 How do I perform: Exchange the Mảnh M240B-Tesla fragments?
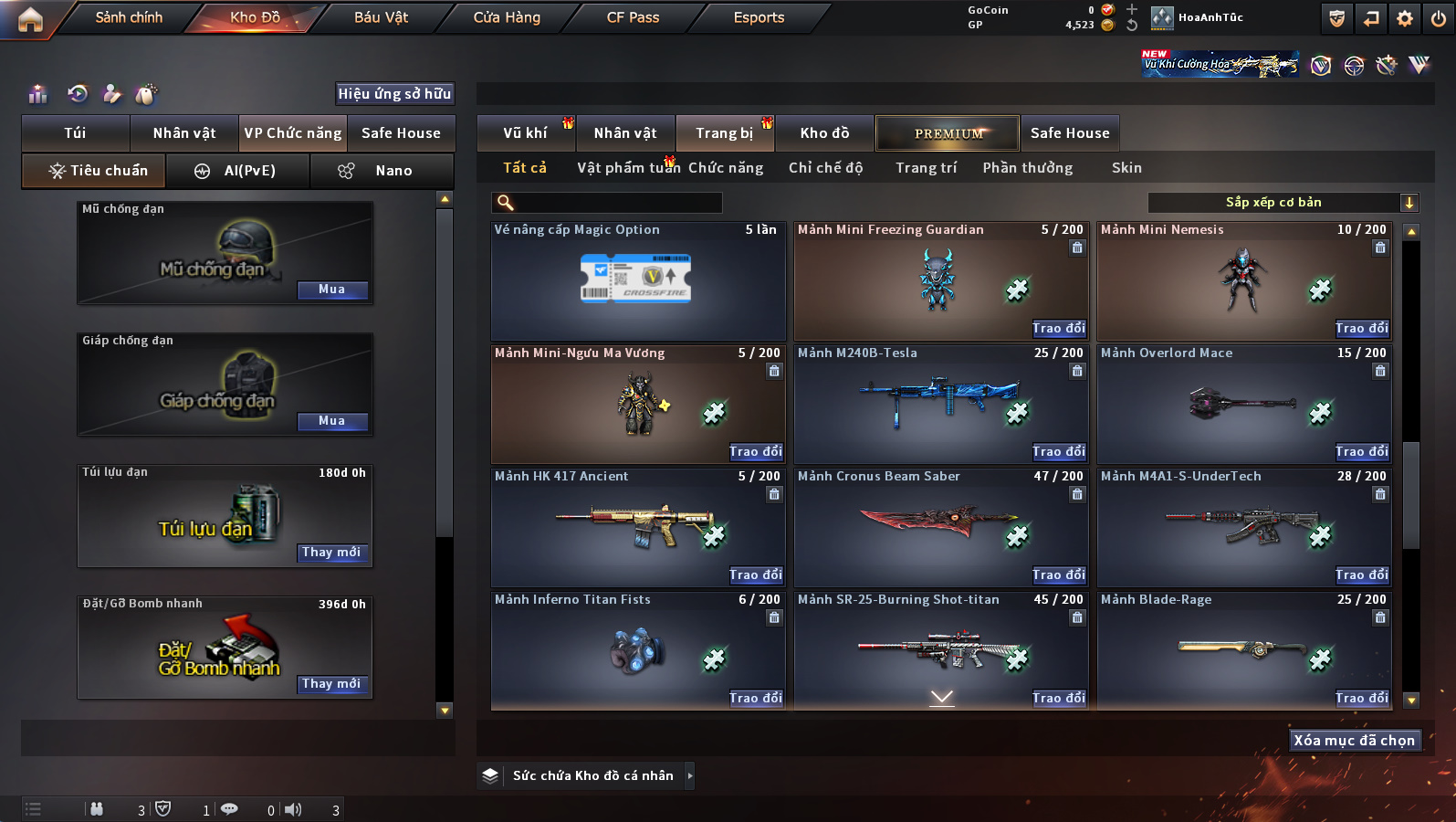pos(1058,451)
